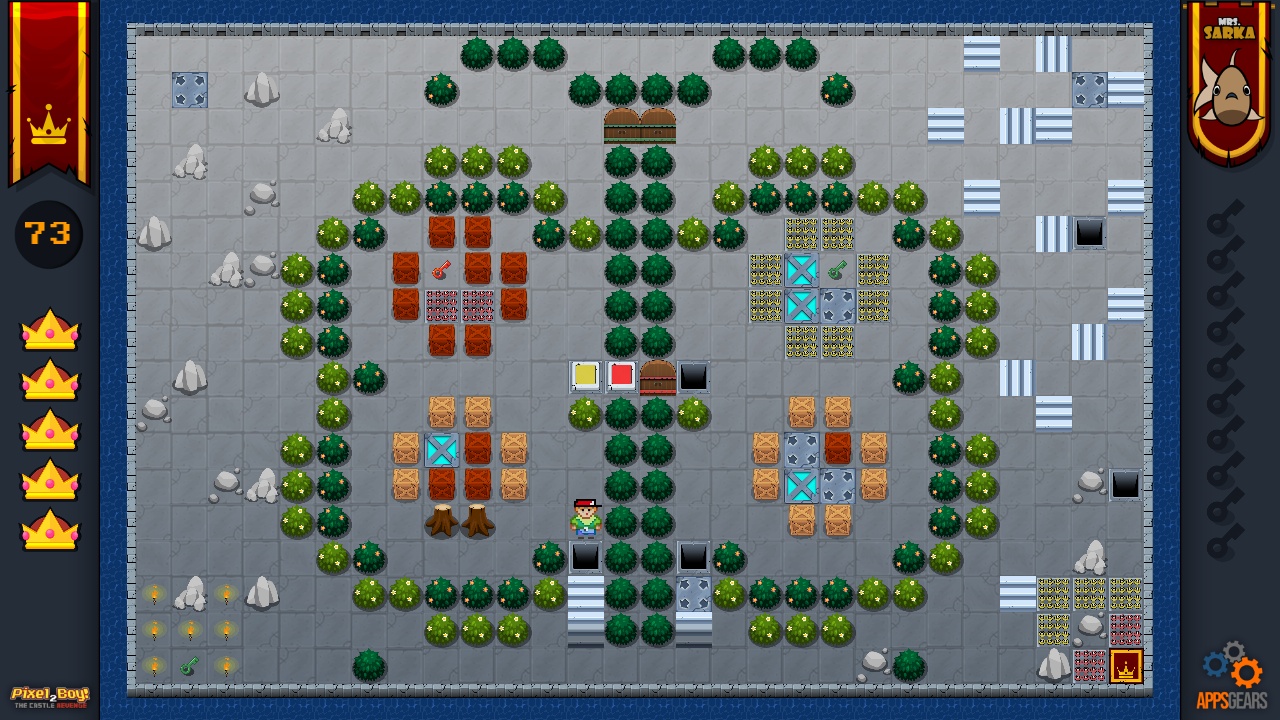Open the treasure chest in the bottom-right corner

coord(1126,666)
